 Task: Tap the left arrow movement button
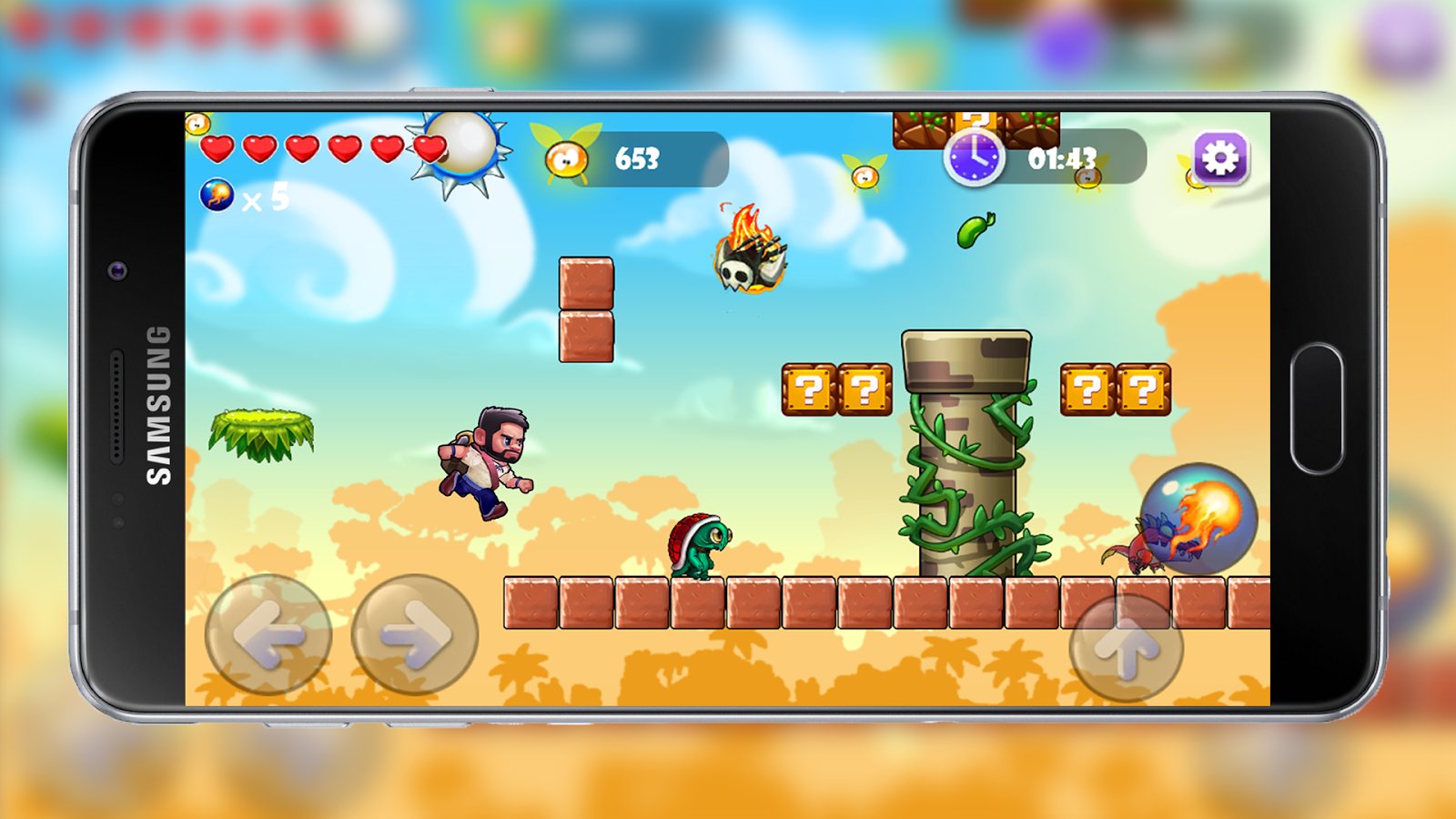pos(268,634)
